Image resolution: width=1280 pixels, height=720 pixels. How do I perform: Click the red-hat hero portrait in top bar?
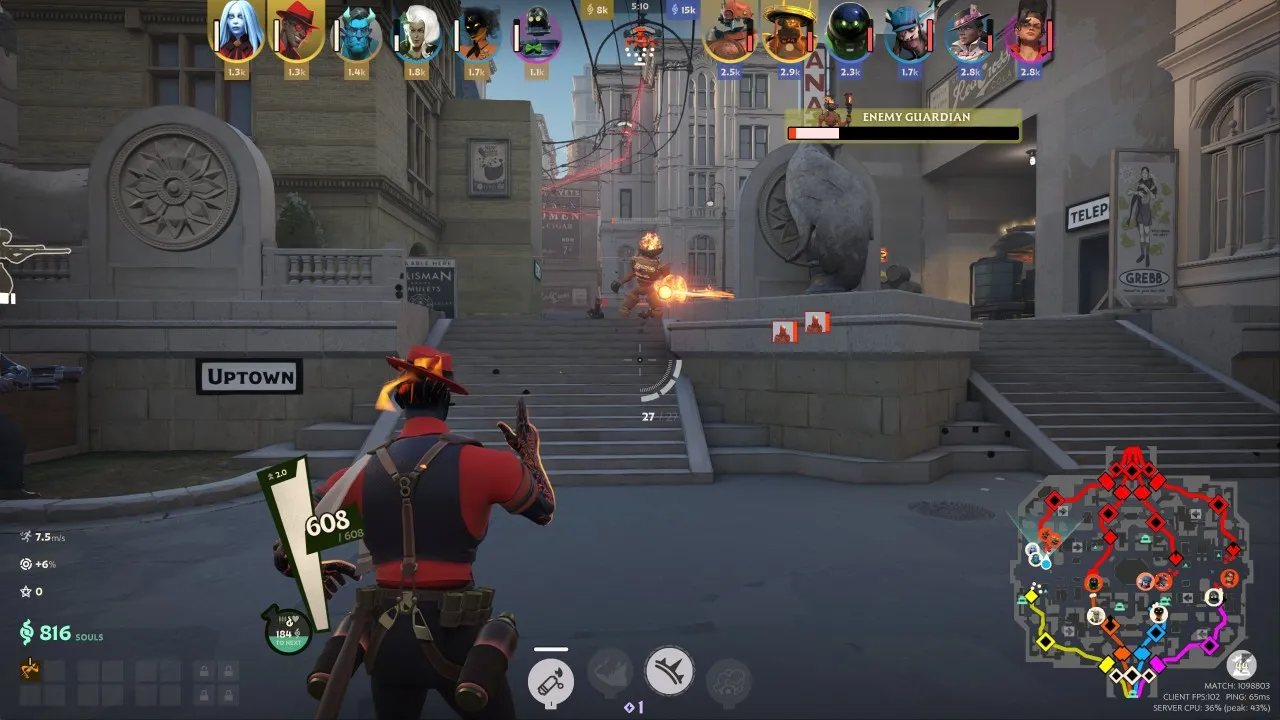[x=296, y=32]
